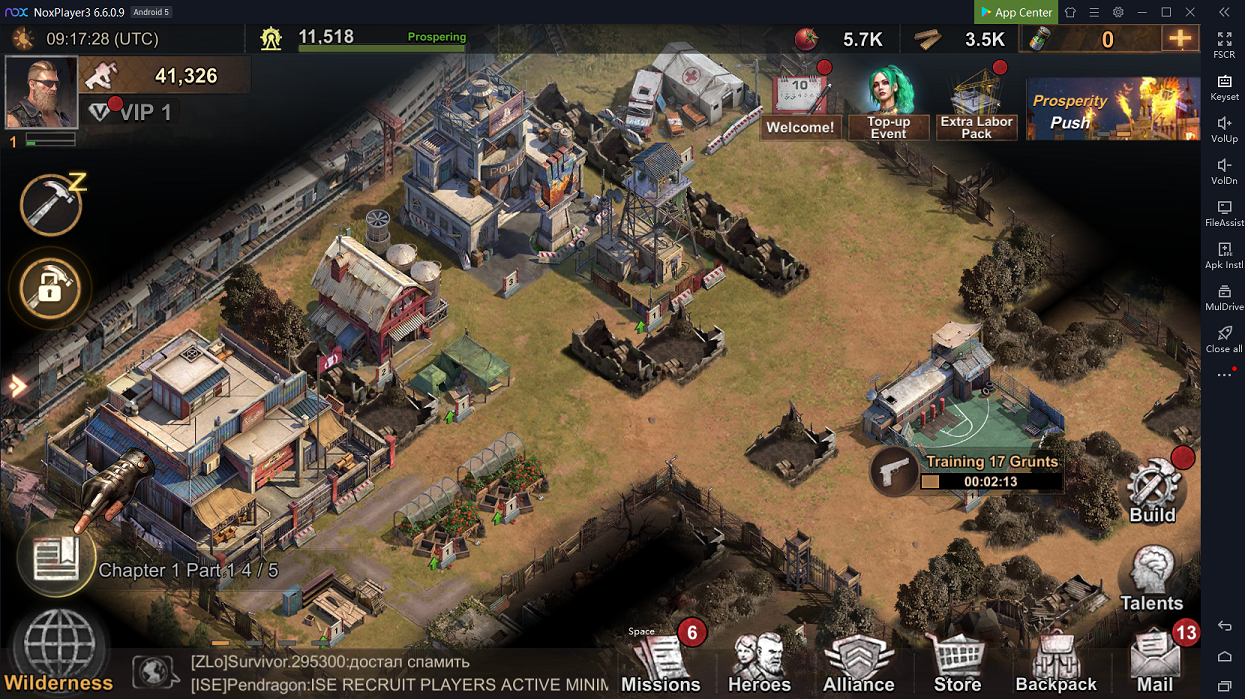
Task: Open the Alliance menu
Action: (x=858, y=660)
